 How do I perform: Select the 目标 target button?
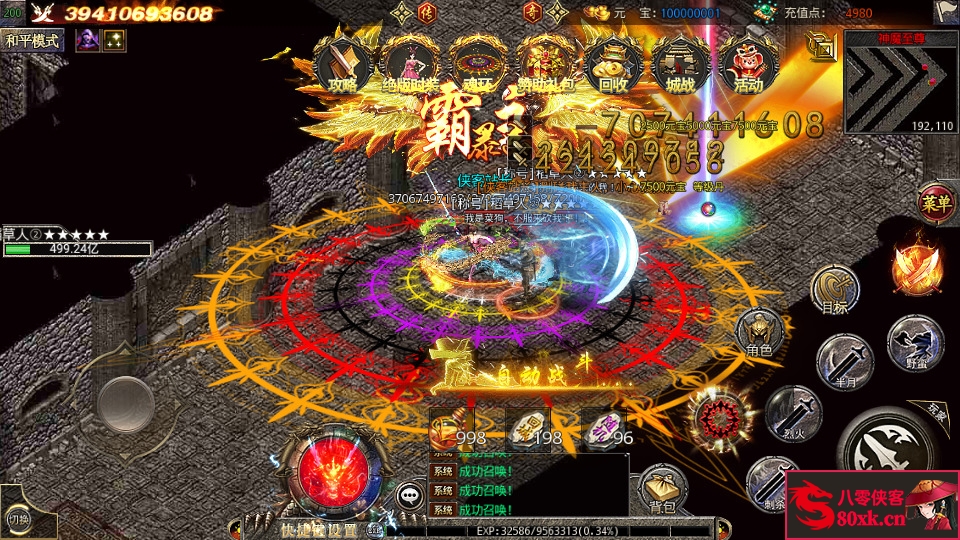pos(833,289)
